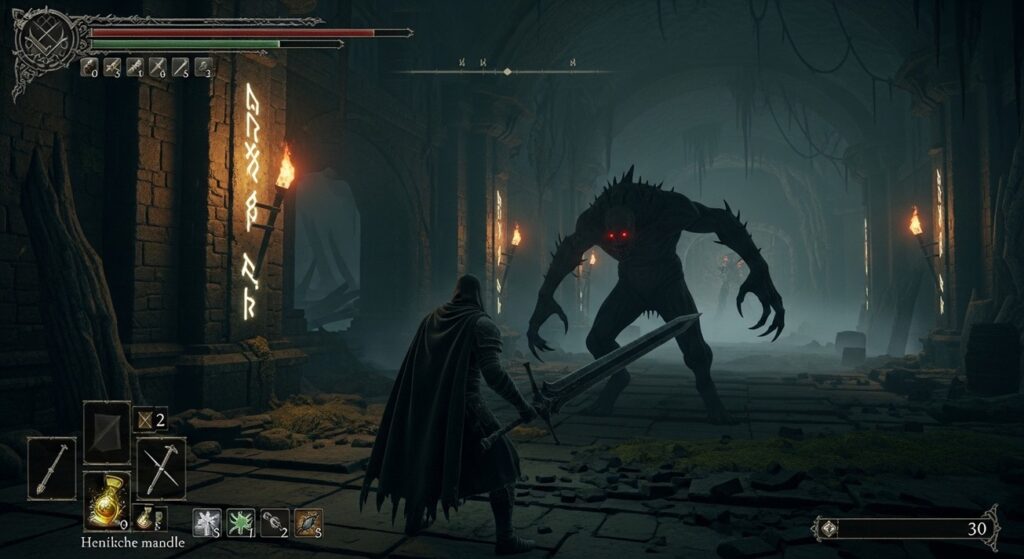Select the left-hand spear weapon slot
Viewport: 1024px width, 559px height.
click(x=51, y=468)
